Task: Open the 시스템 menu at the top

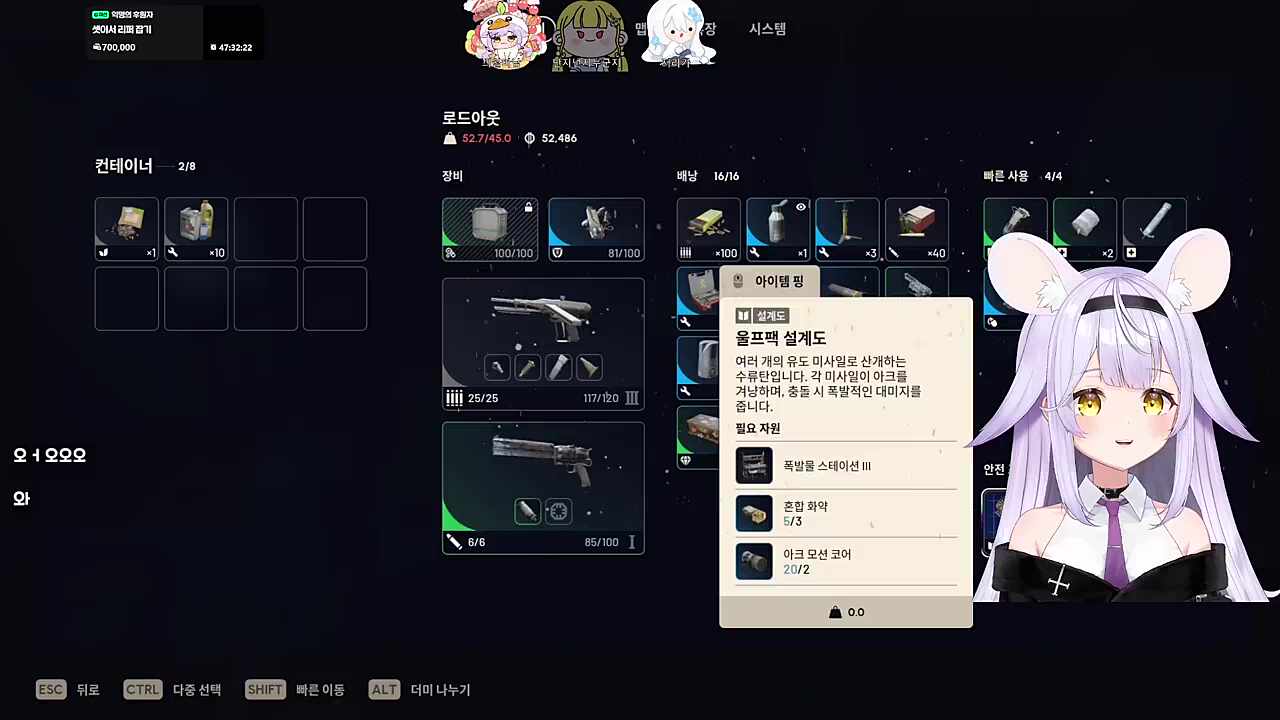Action: (766, 29)
